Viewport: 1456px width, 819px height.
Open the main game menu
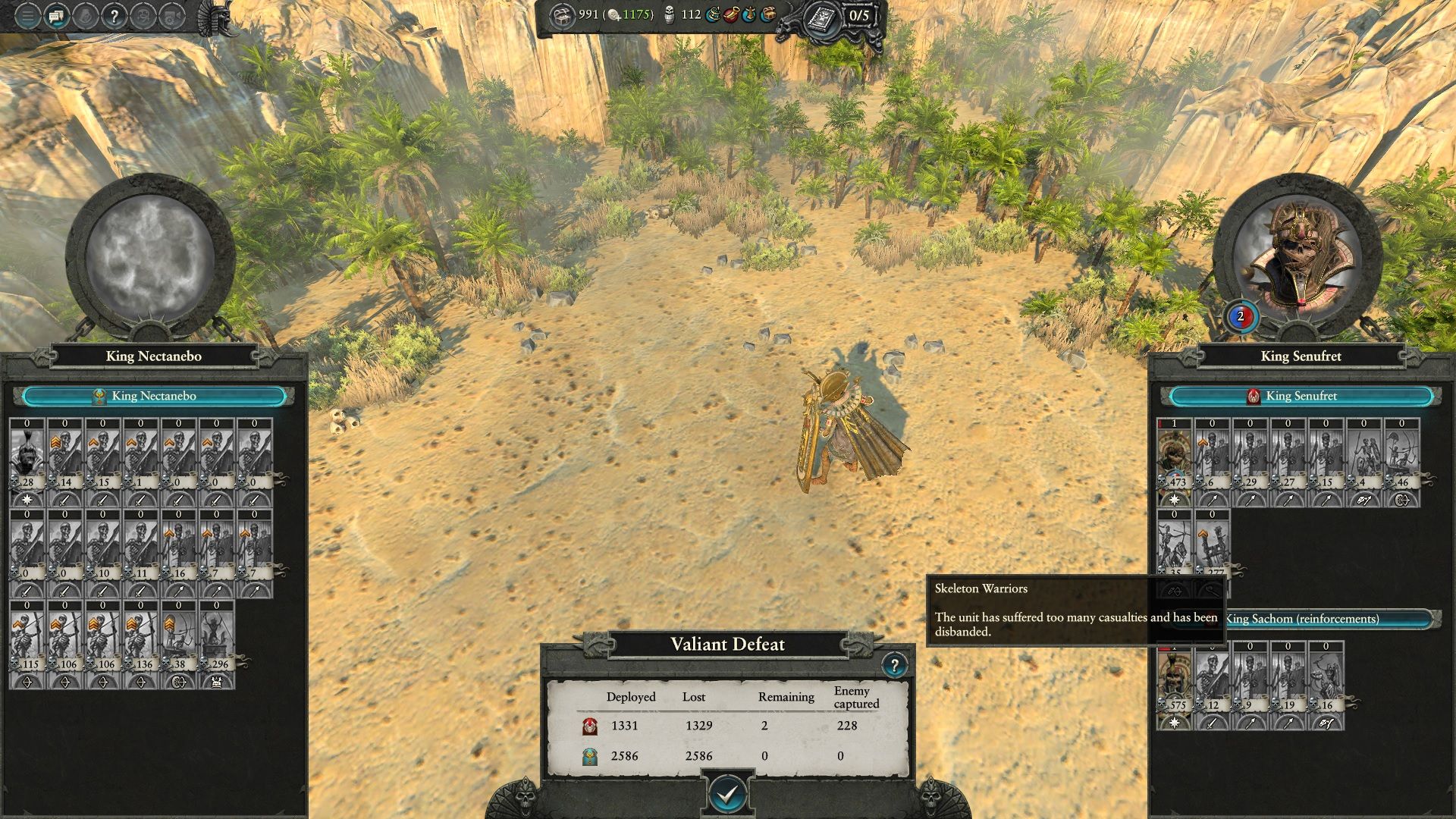(27, 16)
